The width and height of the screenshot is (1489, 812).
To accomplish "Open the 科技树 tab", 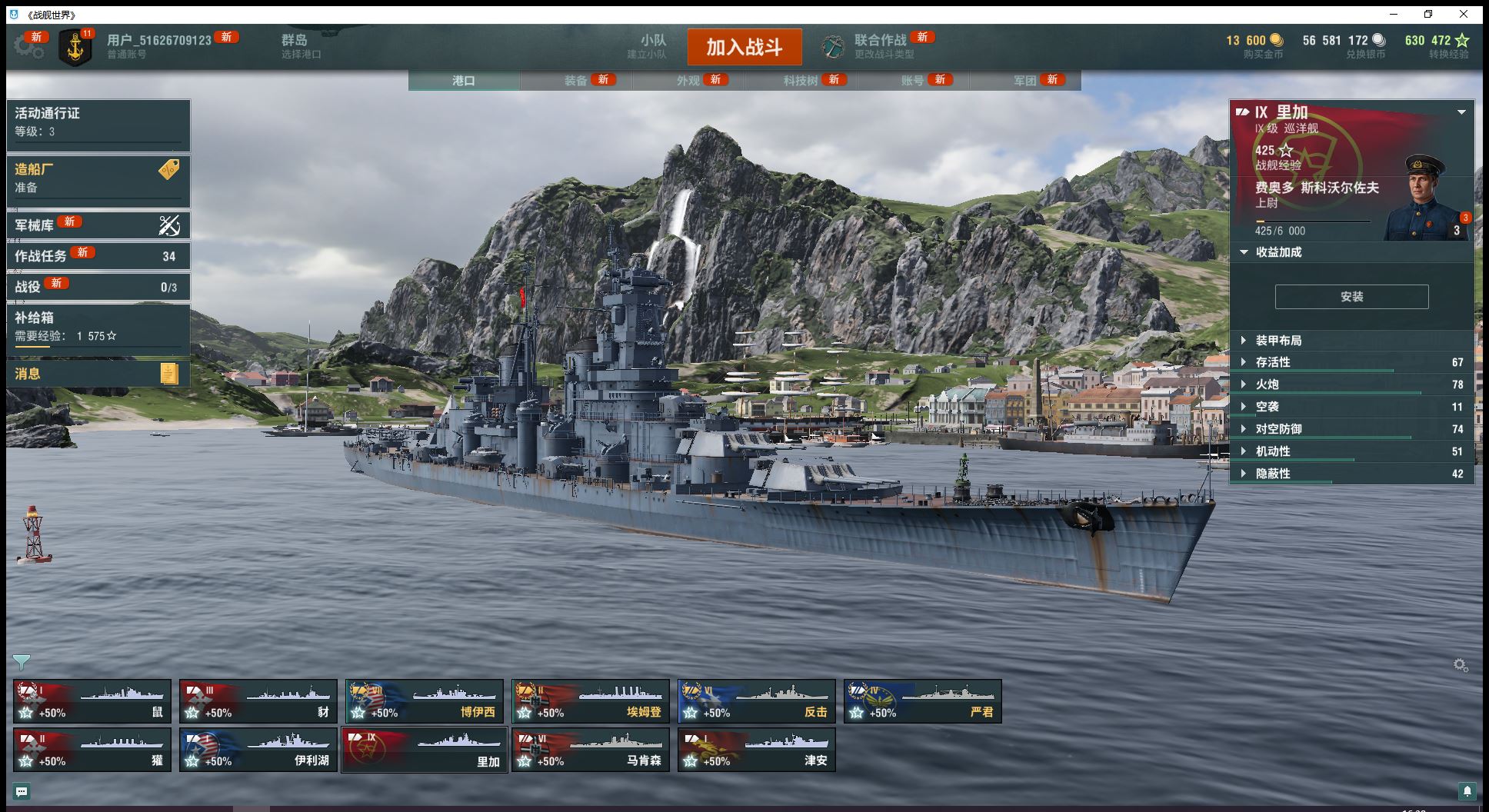I will click(x=800, y=80).
